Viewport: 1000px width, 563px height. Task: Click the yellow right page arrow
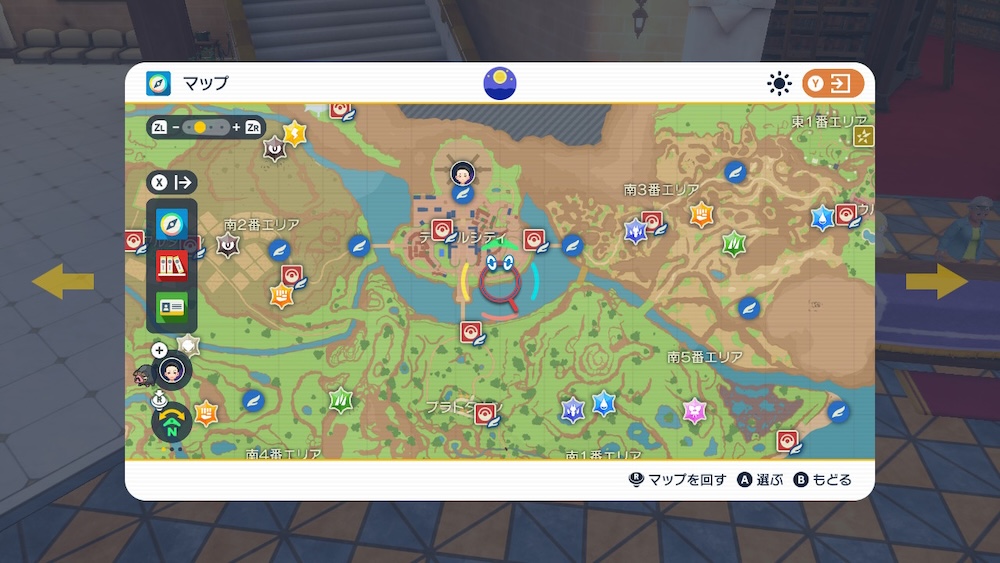click(937, 282)
